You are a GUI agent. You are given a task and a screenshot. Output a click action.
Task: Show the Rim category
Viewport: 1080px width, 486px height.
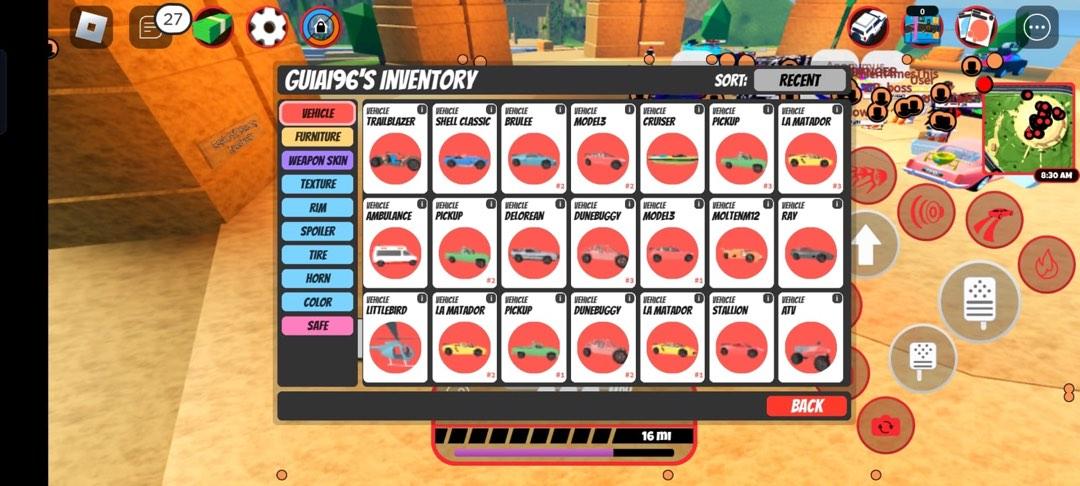tap(317, 208)
